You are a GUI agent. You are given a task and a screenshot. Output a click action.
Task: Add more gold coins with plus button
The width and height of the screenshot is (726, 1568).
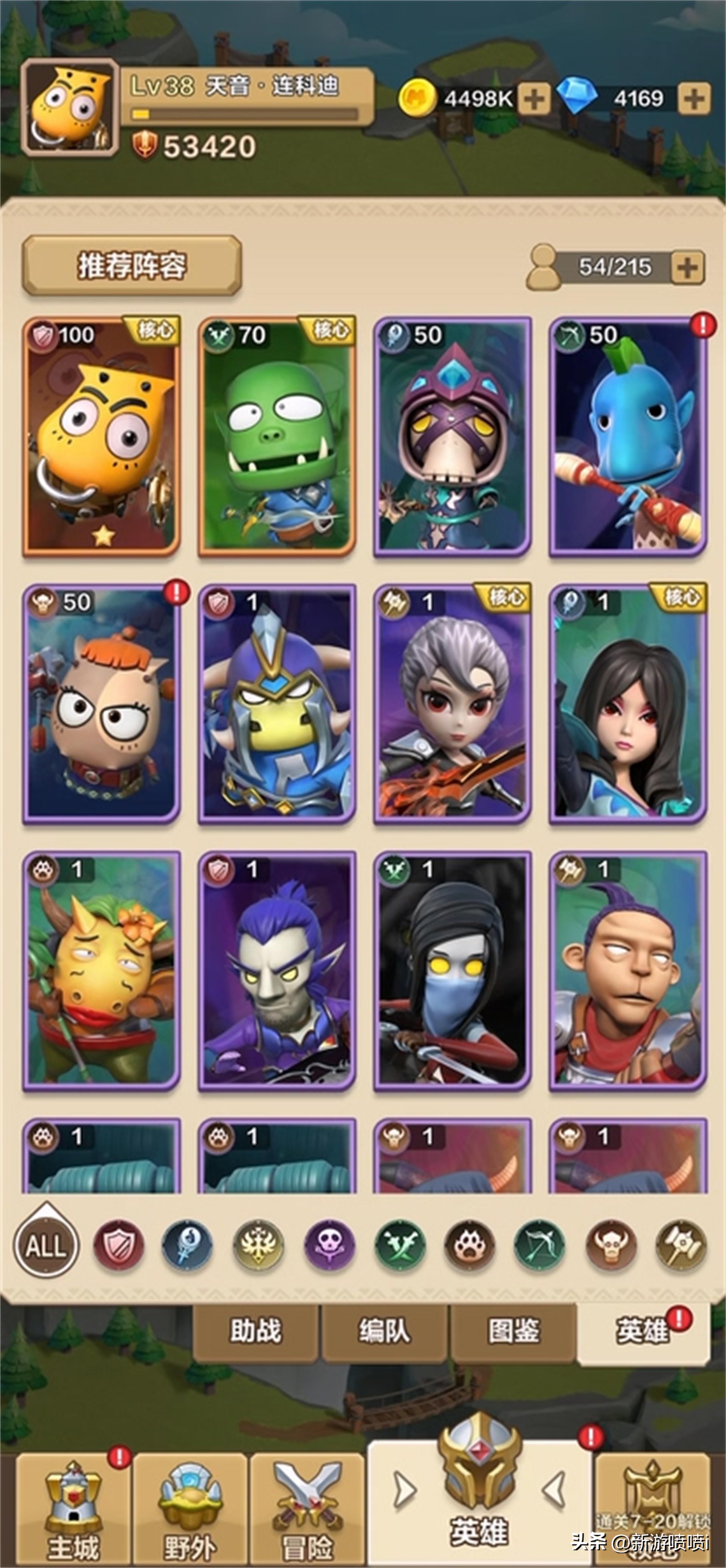click(534, 99)
